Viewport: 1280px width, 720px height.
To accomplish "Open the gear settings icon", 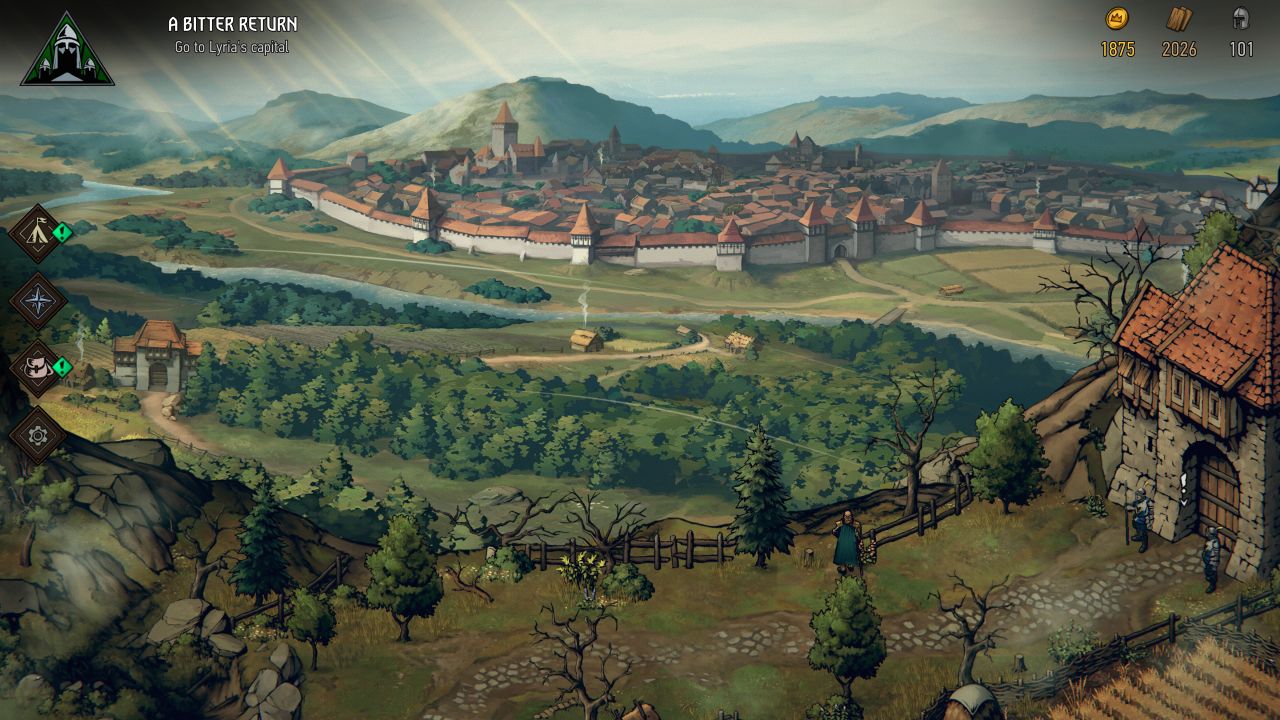I will pyautogui.click(x=37, y=435).
